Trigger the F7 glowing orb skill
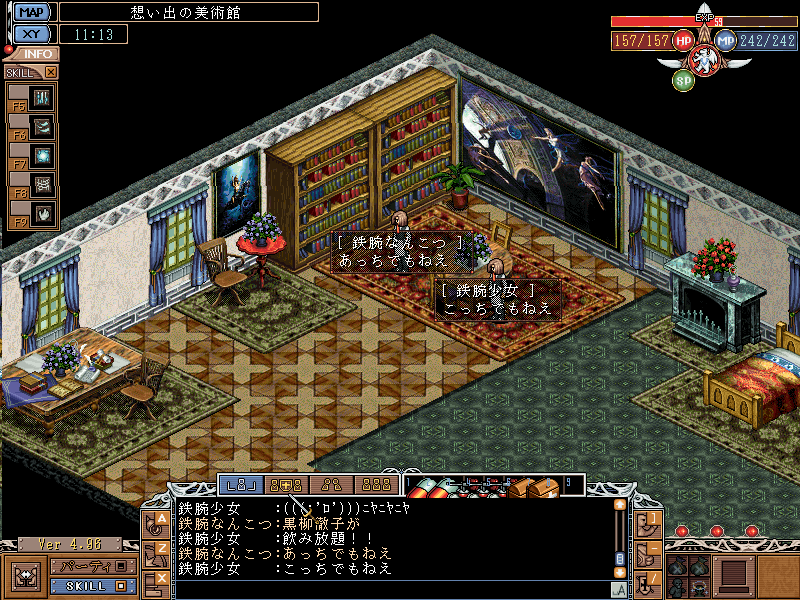The height and width of the screenshot is (600, 800). 42,156
